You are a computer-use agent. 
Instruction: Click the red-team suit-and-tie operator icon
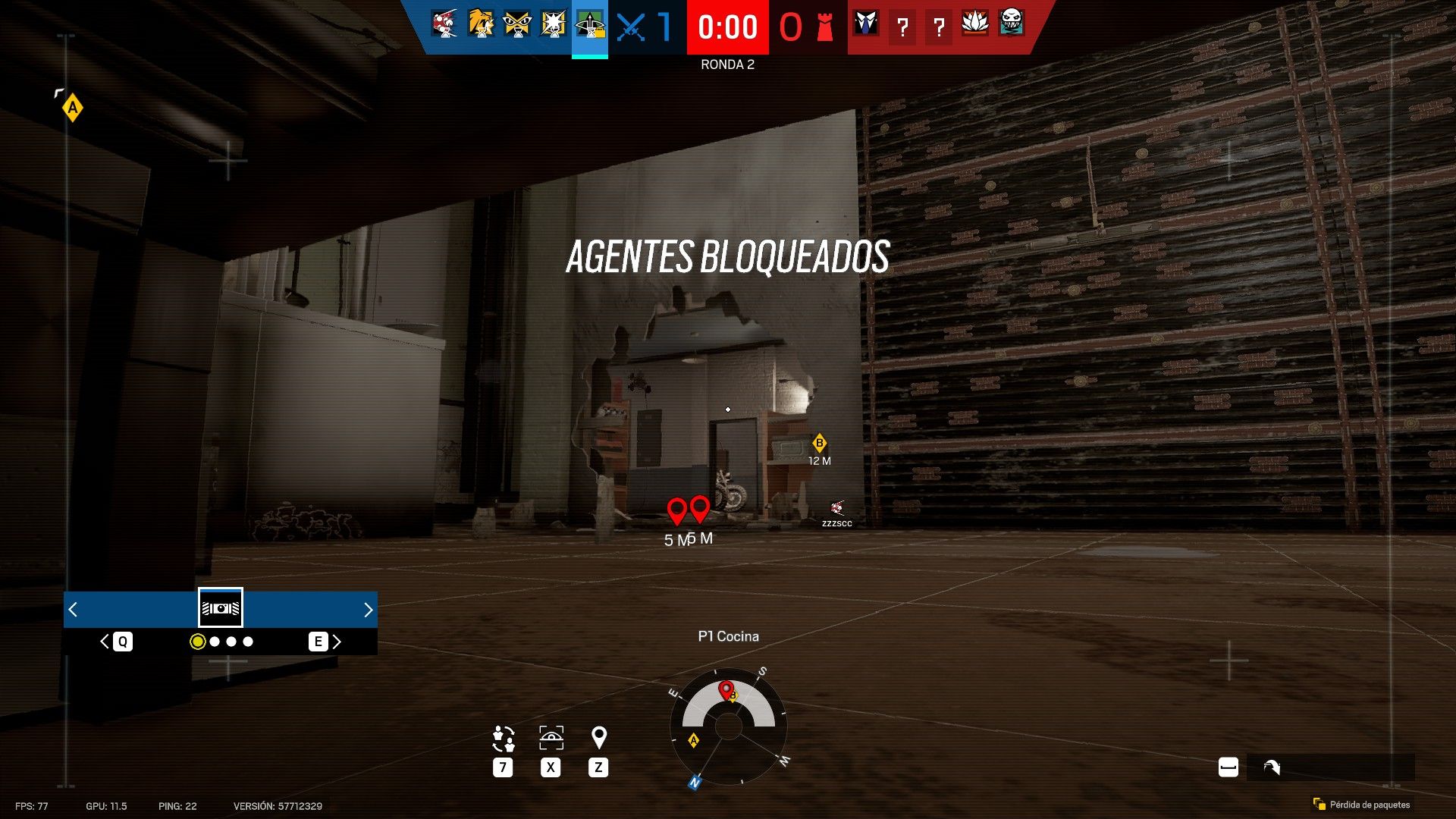(866, 24)
